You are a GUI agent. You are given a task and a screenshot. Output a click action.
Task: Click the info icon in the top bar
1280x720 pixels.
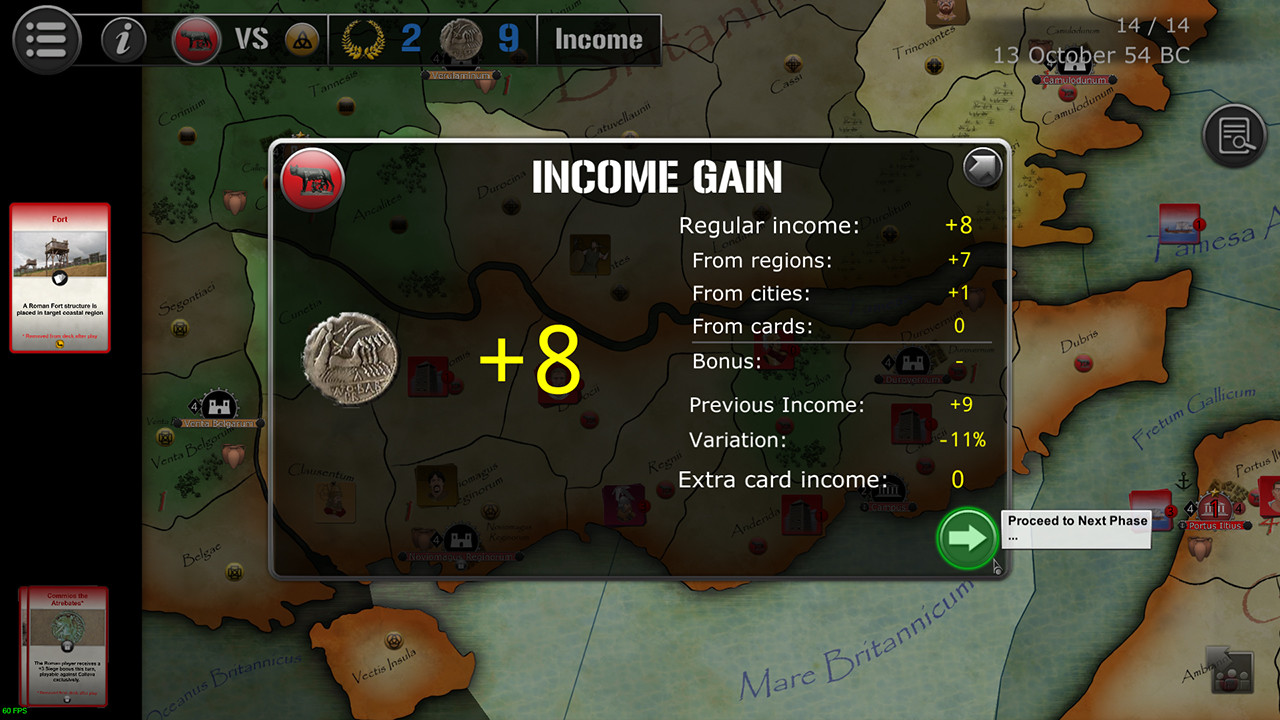point(122,40)
